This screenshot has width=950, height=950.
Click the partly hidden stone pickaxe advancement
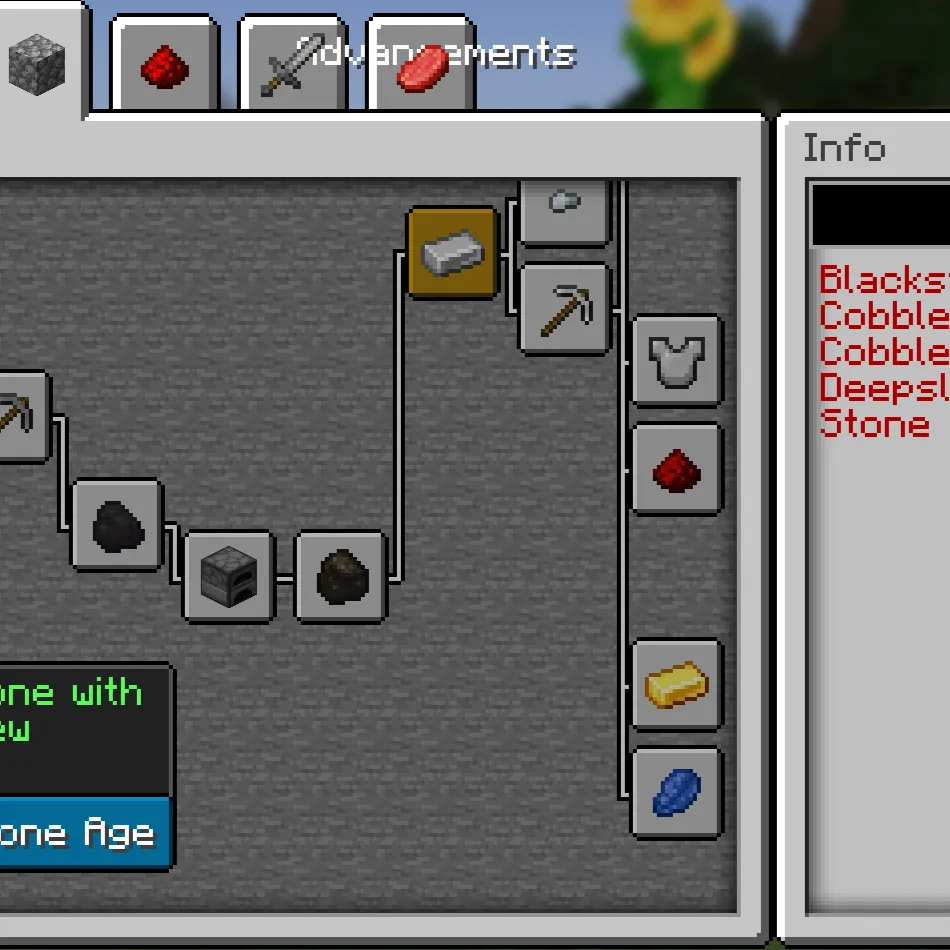tap(20, 417)
